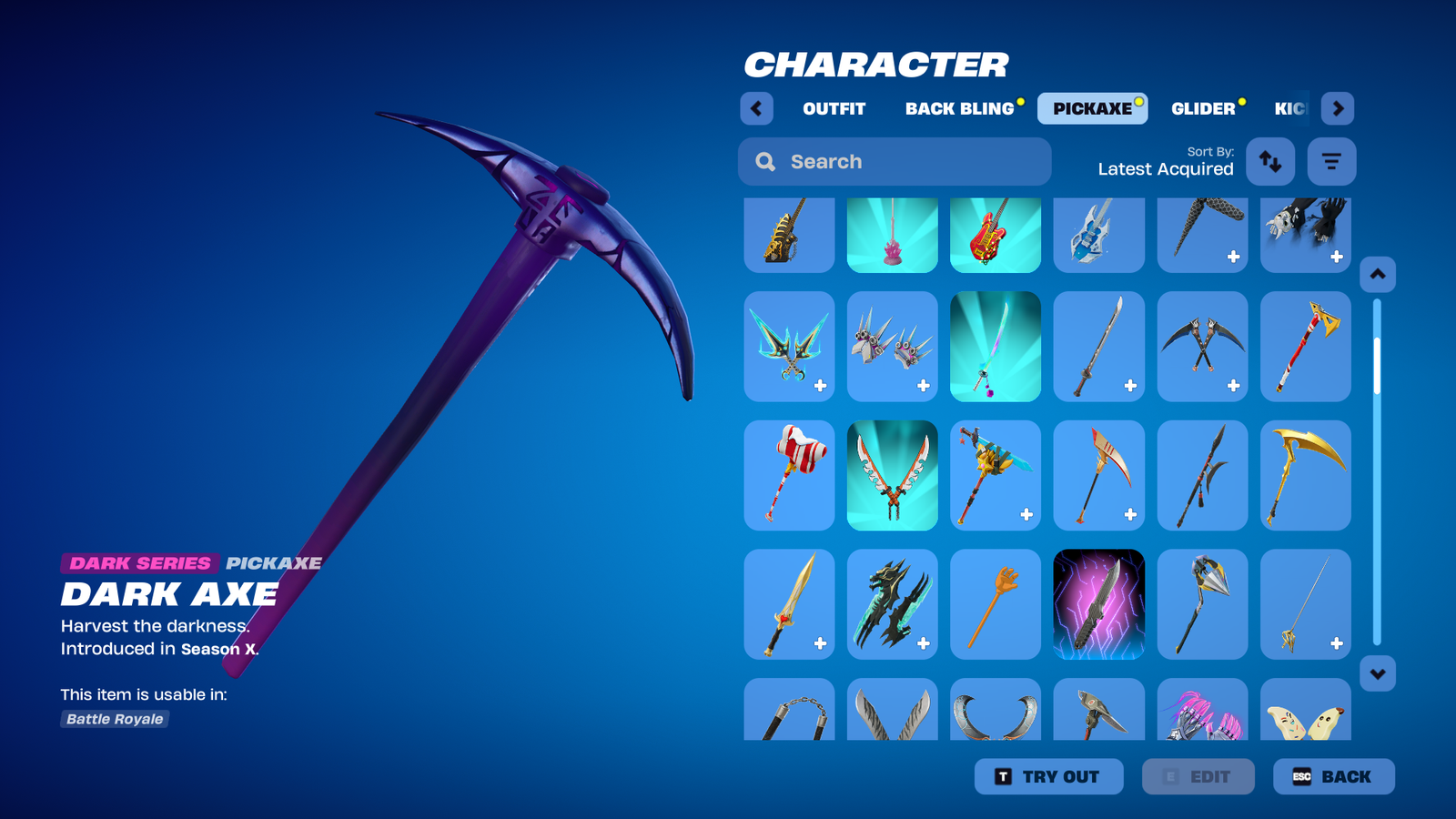The image size is (1456, 819).
Task: Select the red electric guitar pickaxe
Action: coord(995,235)
